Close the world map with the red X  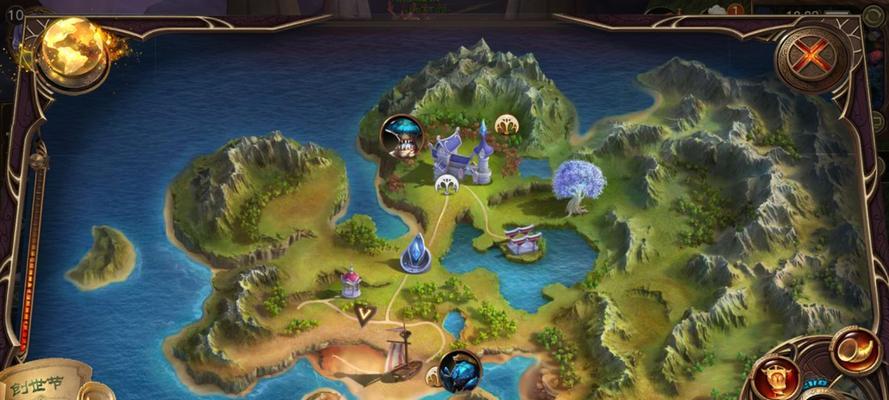pyautogui.click(x=811, y=57)
